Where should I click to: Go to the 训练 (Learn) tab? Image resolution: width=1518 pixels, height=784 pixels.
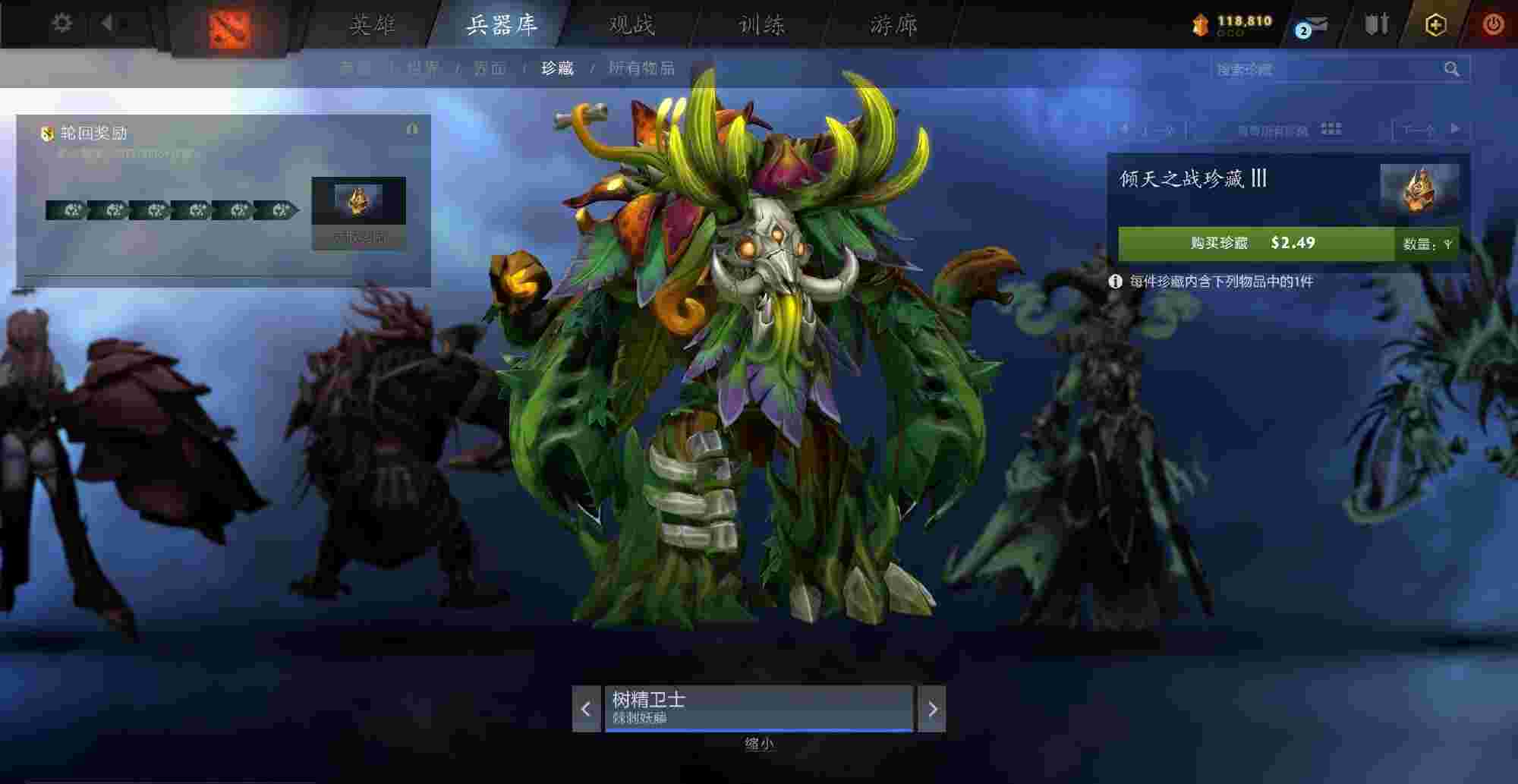(761, 25)
